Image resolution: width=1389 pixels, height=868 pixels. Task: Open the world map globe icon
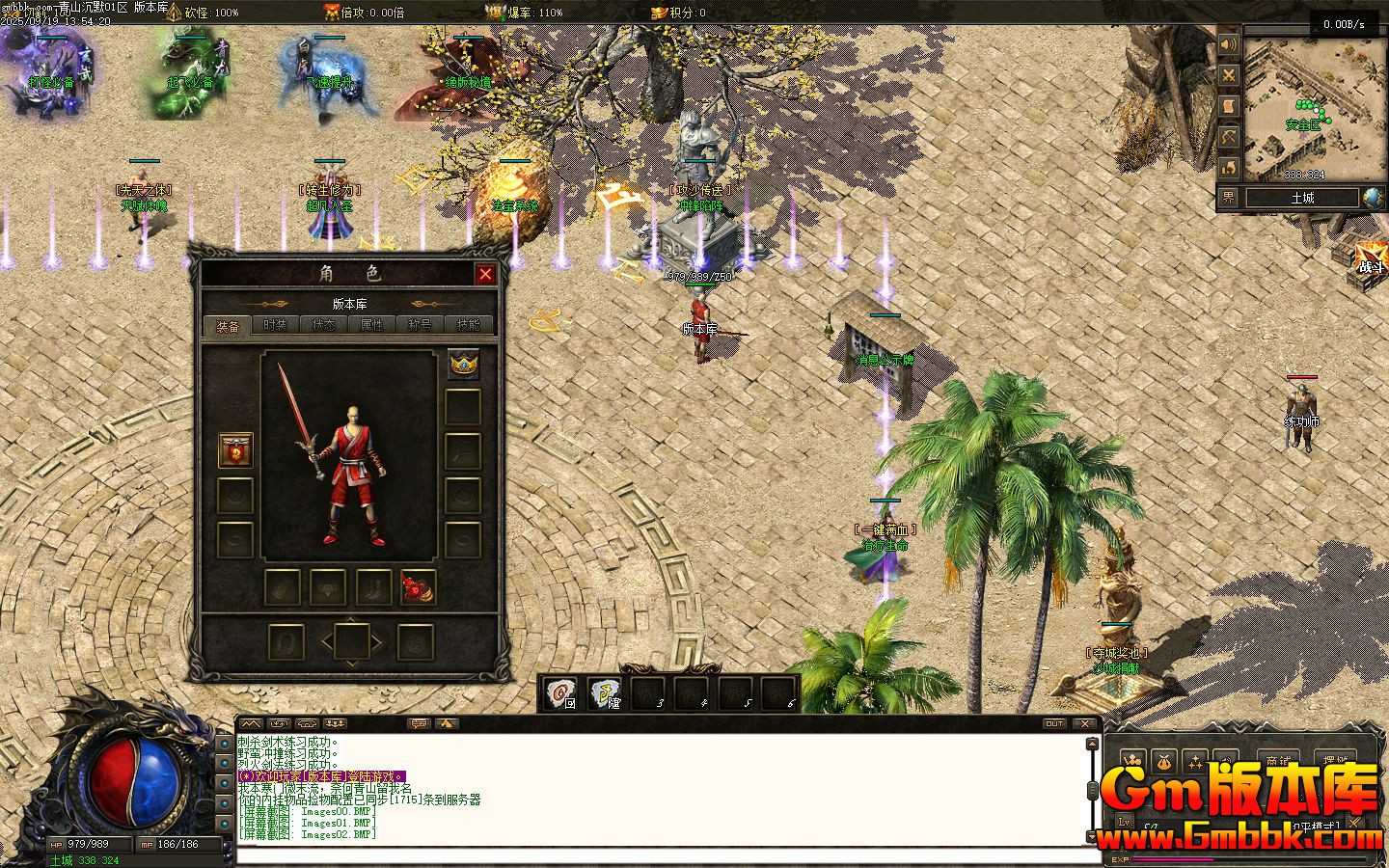[x=1373, y=198]
